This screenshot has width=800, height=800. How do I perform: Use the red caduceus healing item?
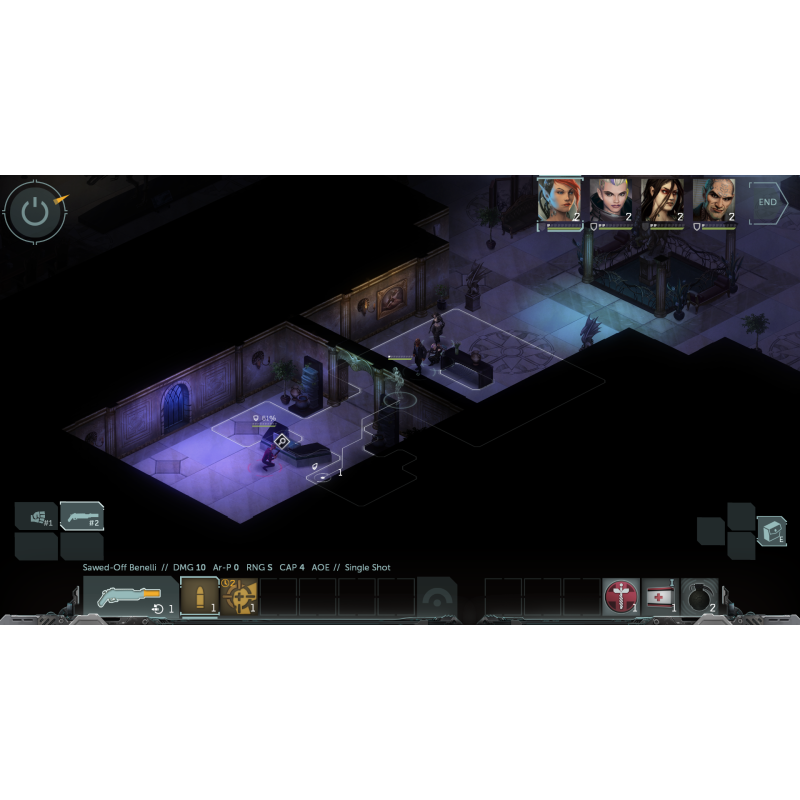pos(621,597)
